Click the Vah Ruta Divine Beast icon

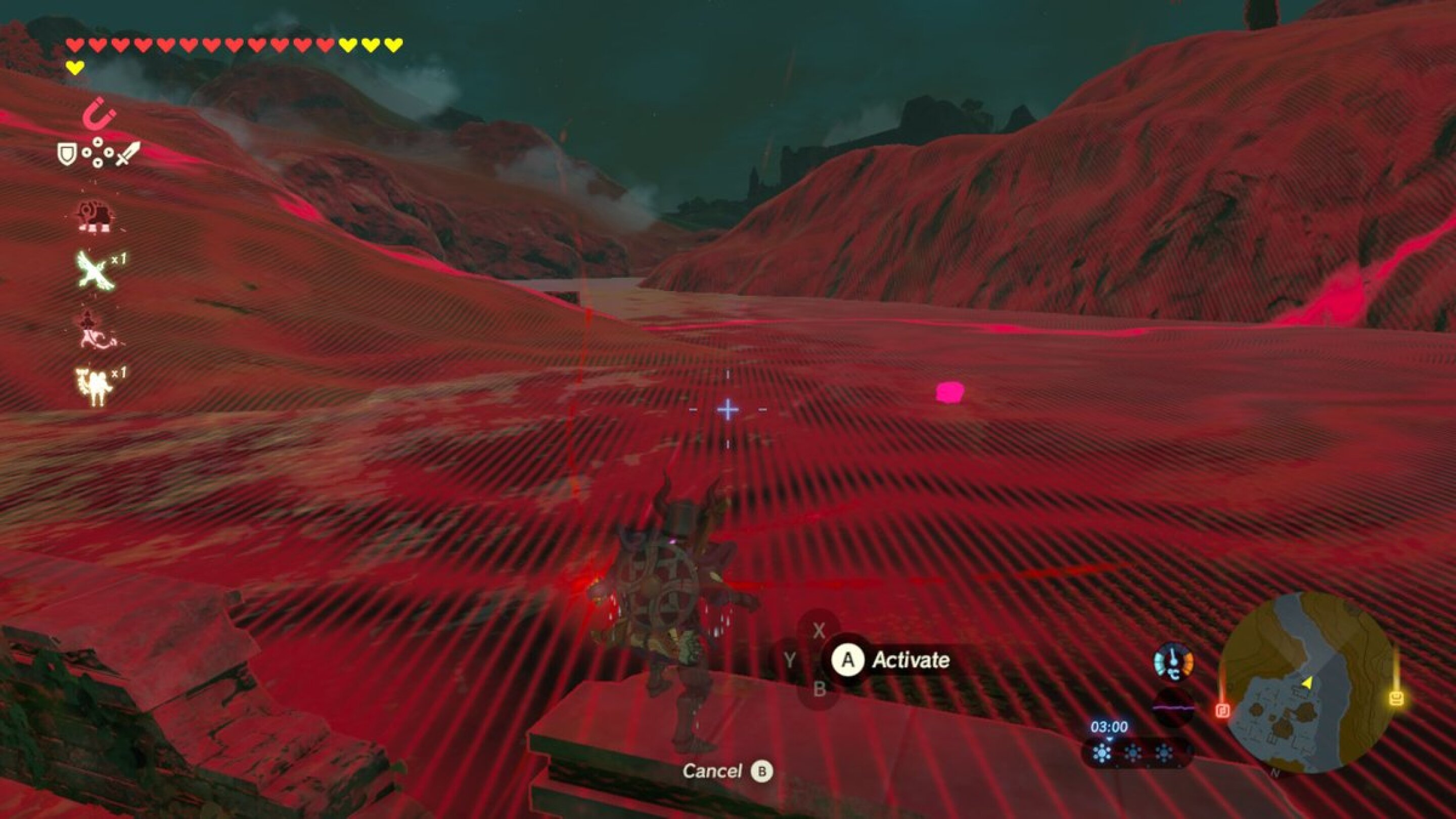(96, 216)
